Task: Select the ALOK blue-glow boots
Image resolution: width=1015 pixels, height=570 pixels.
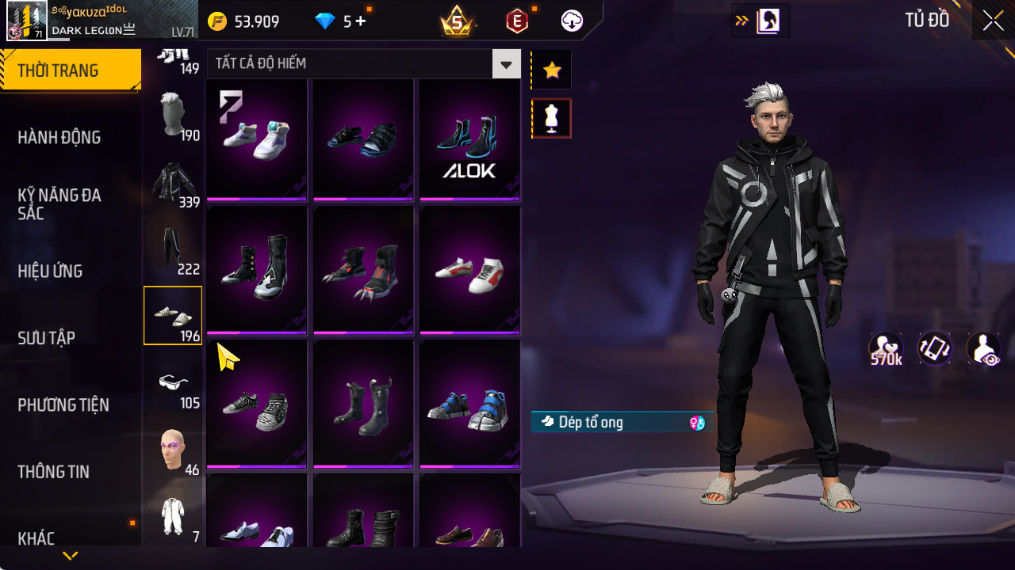Action: 469,140
